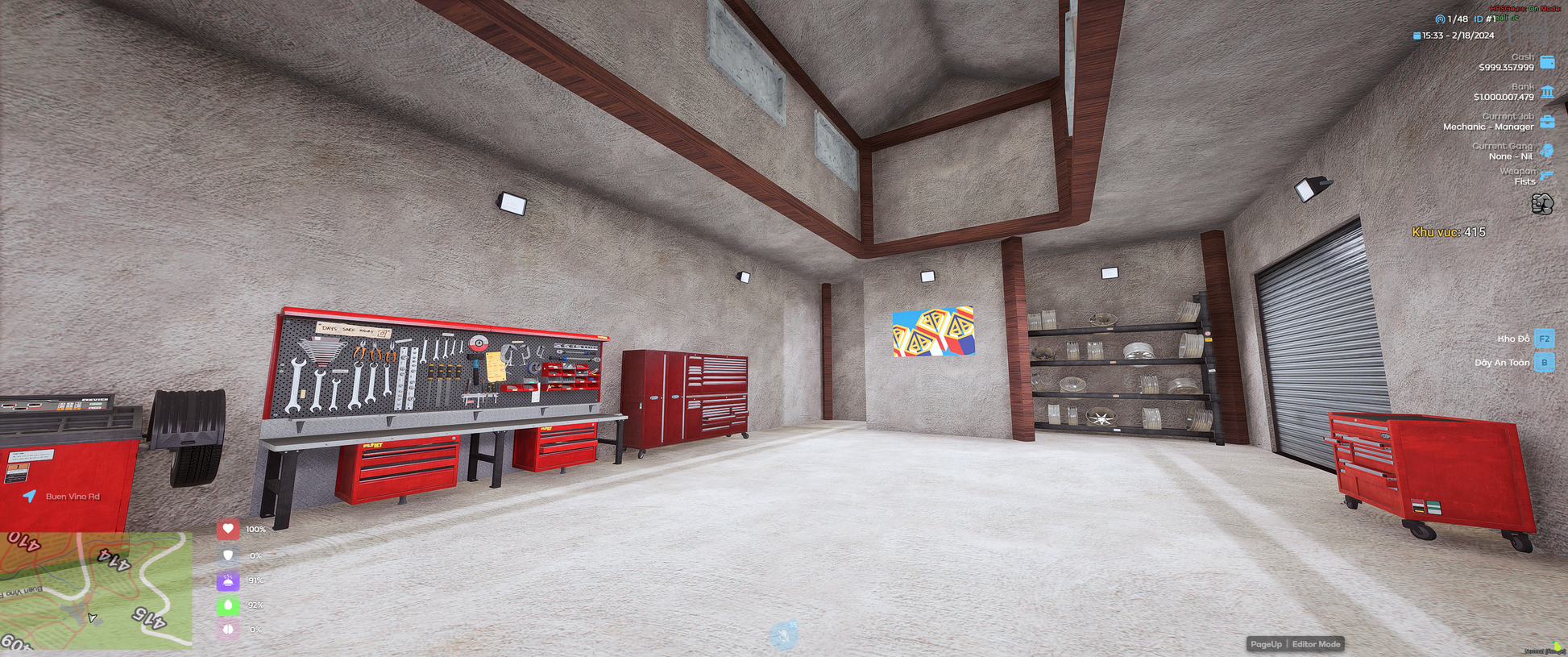
Task: Click the green water drop thirst icon
Action: pyautogui.click(x=228, y=605)
